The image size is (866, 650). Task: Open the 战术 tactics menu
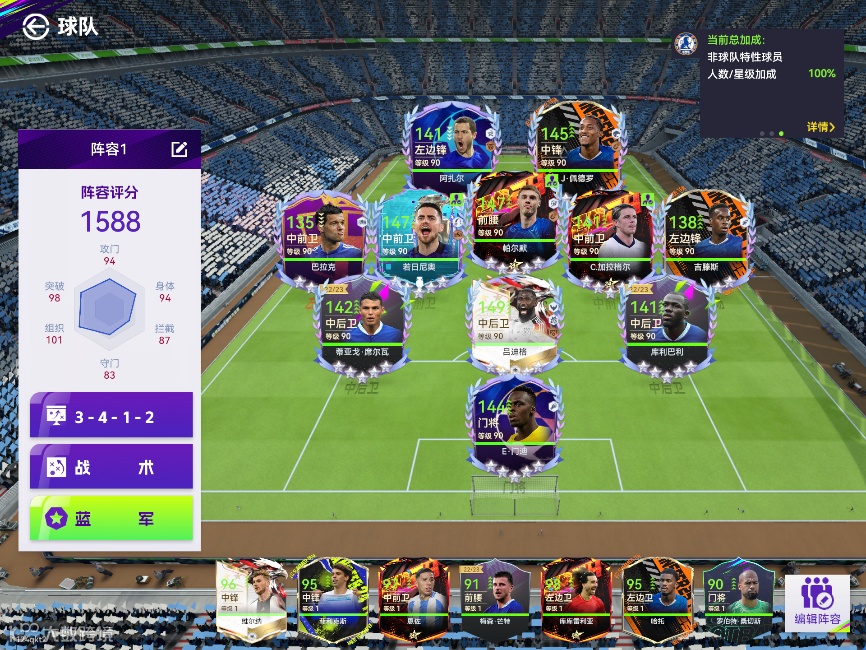point(111,467)
